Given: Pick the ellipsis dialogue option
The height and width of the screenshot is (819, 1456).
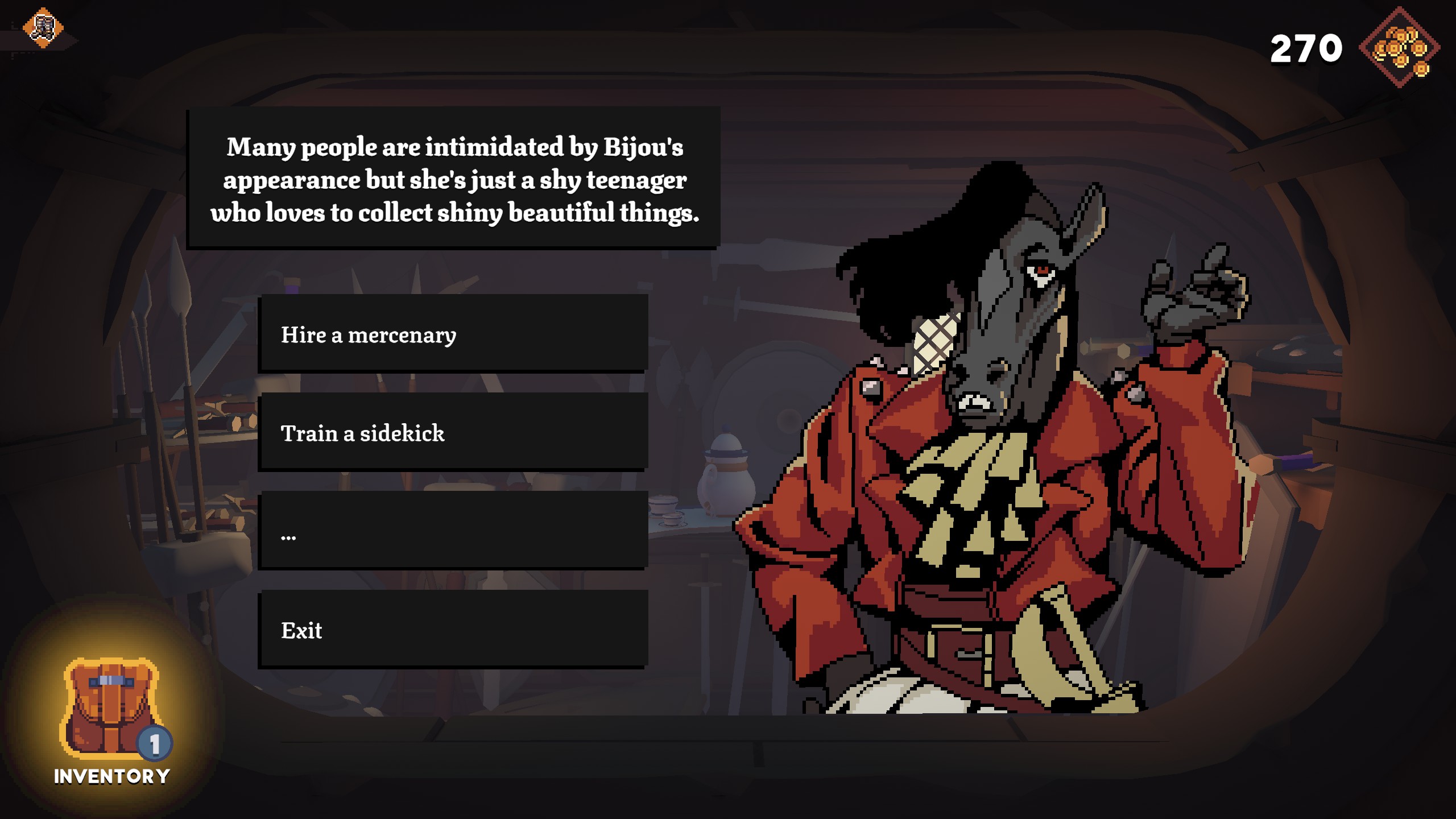Looking at the screenshot, I should (453, 531).
